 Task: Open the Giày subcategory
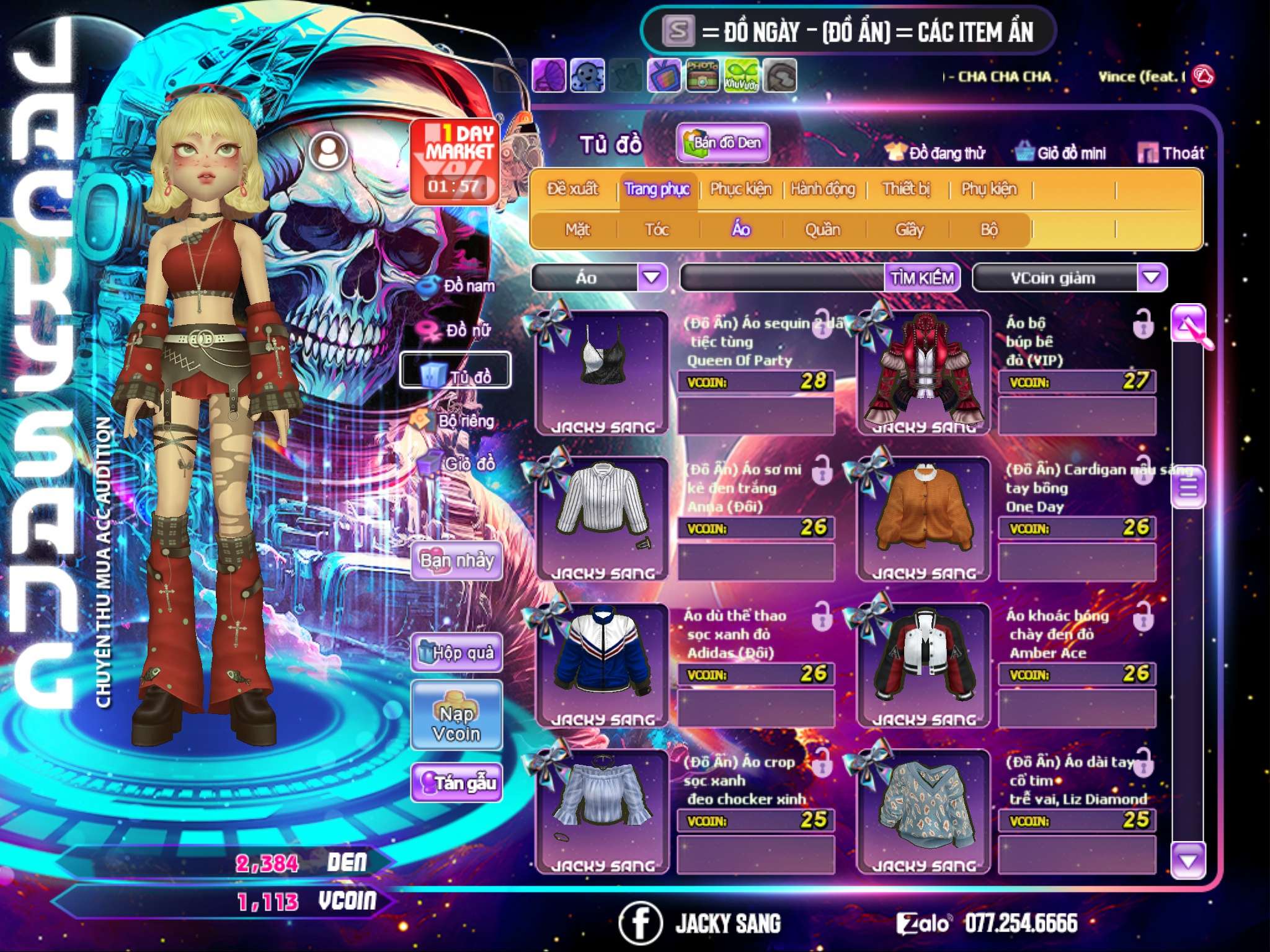point(909,230)
